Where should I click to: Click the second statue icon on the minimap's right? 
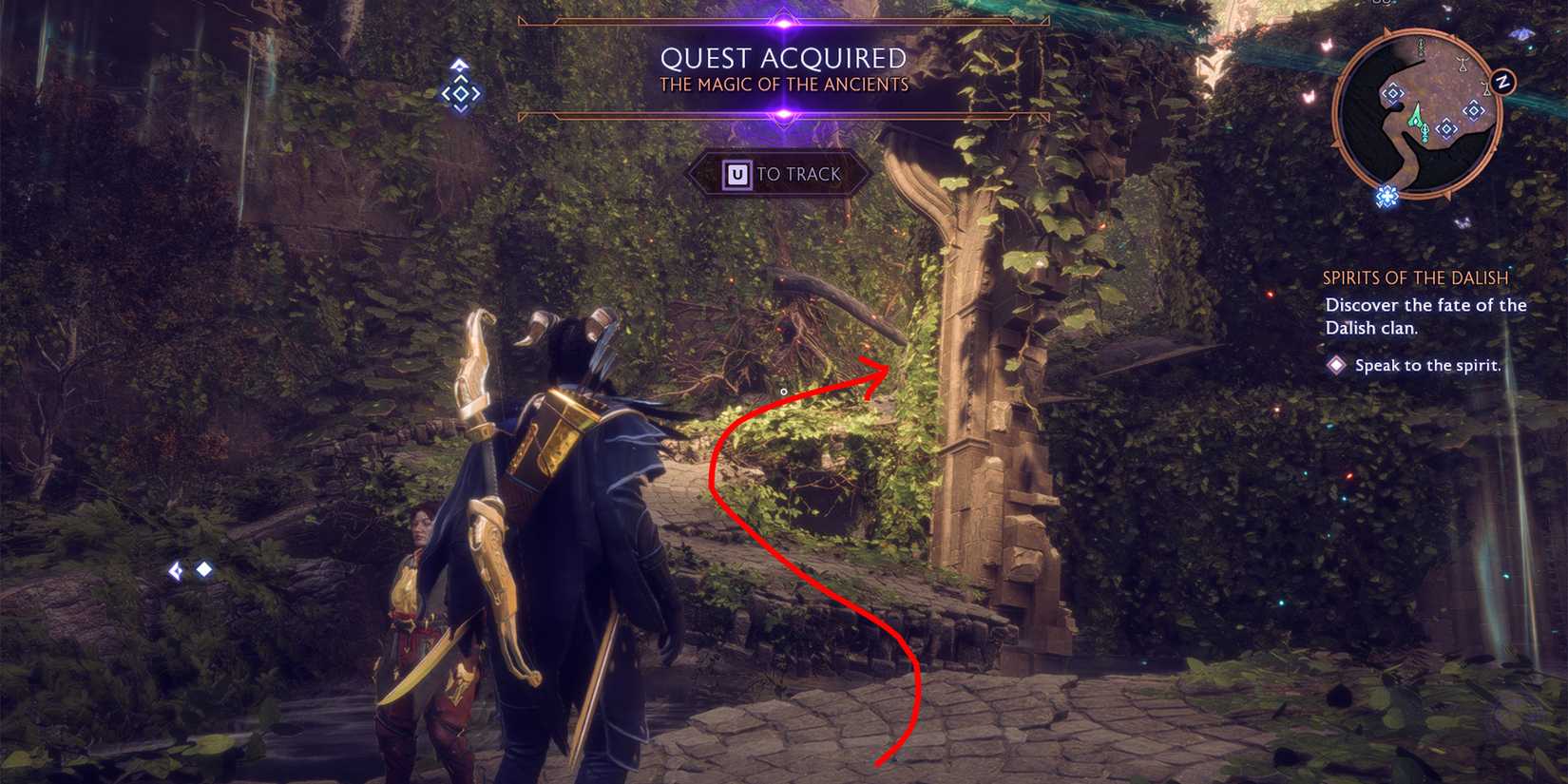[1486, 87]
